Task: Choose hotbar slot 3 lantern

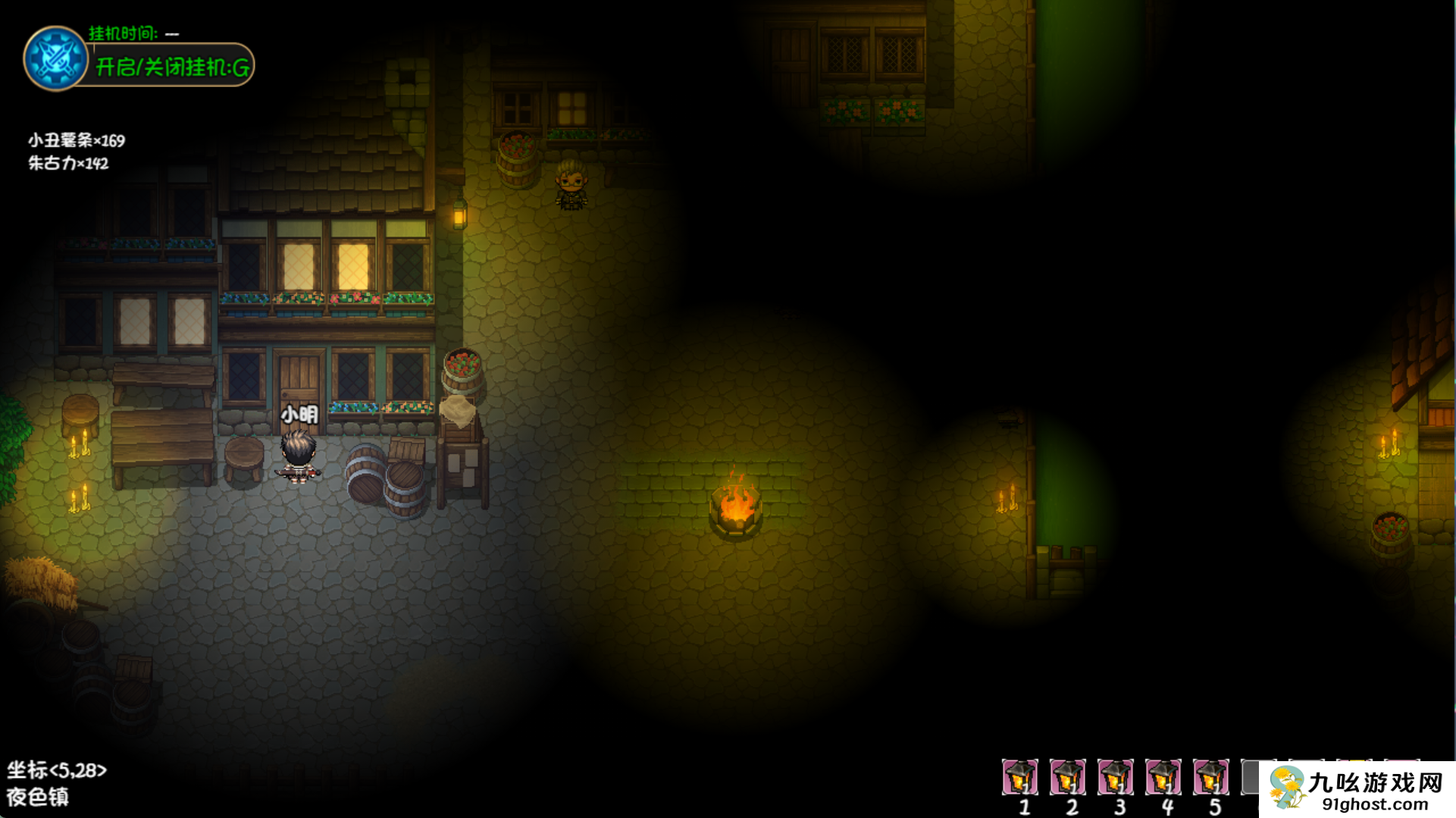Action: [x=1115, y=776]
